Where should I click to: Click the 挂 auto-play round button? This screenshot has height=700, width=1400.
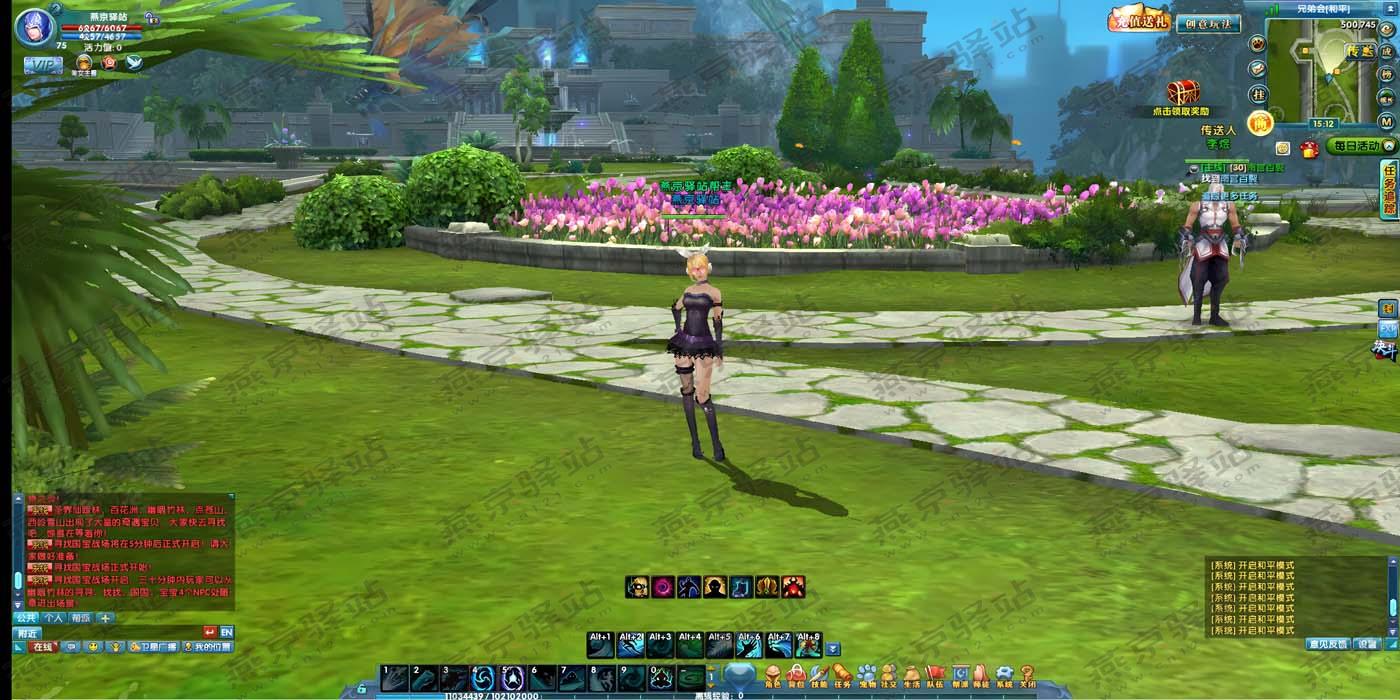click(x=1258, y=93)
